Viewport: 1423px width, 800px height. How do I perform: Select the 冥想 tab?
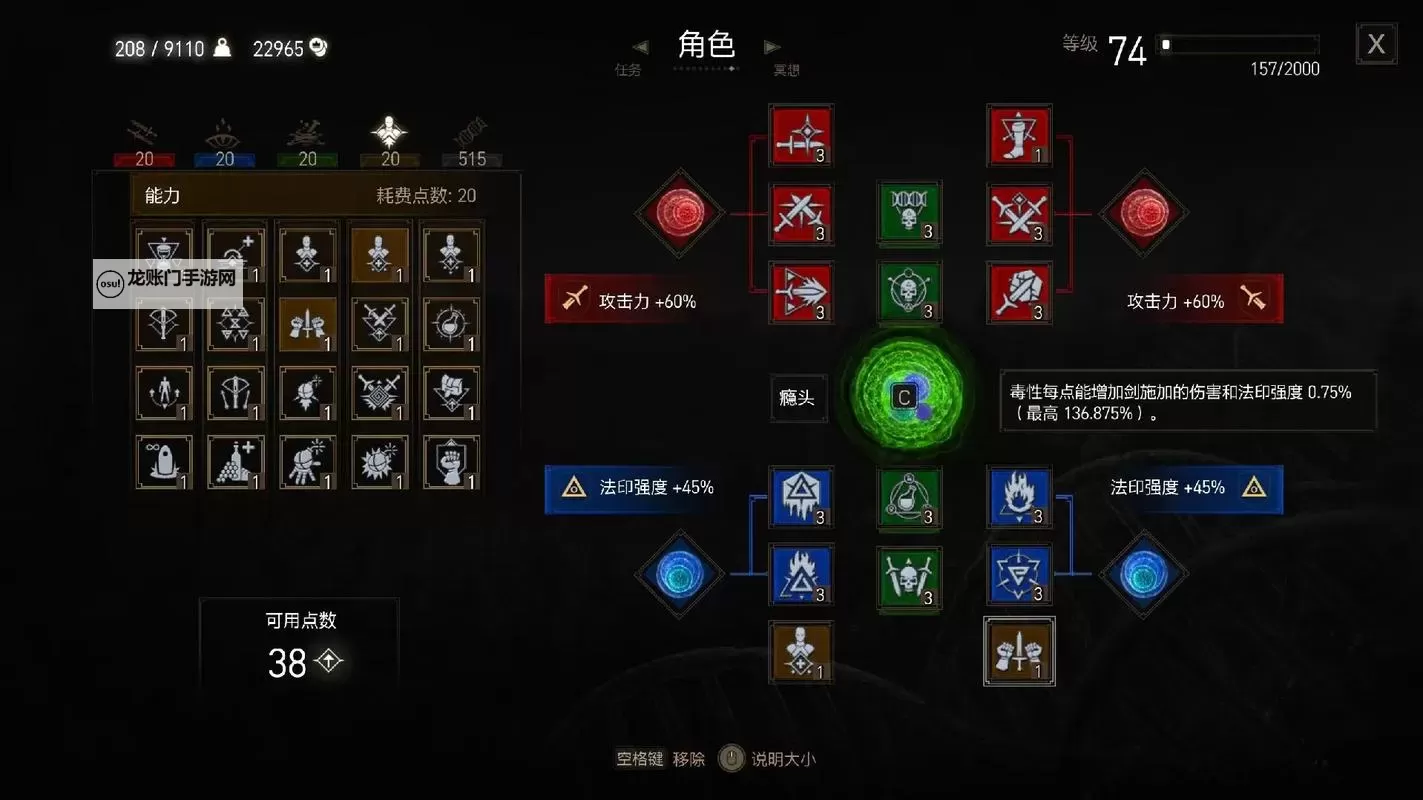pos(786,72)
